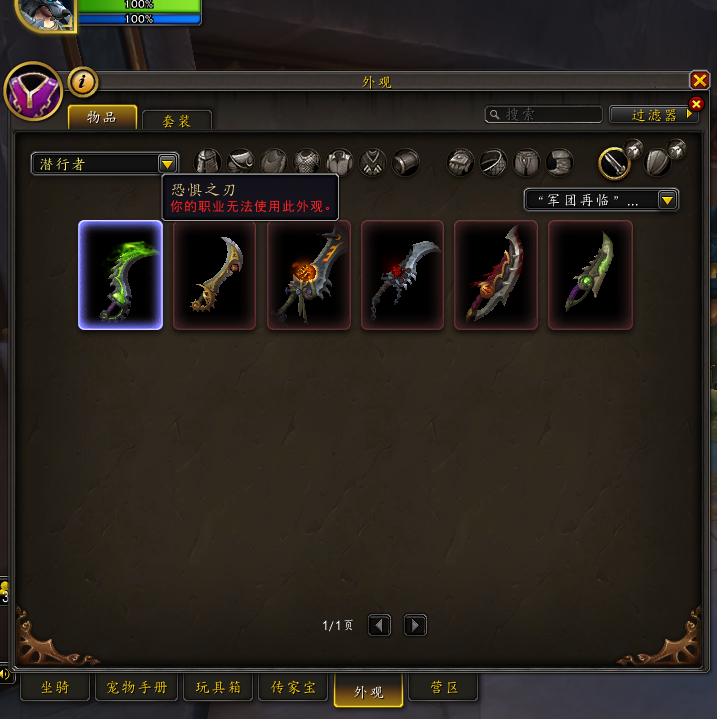Open the 坐骑 mounts tab
Viewport: 717px width, 719px height.
[55, 688]
